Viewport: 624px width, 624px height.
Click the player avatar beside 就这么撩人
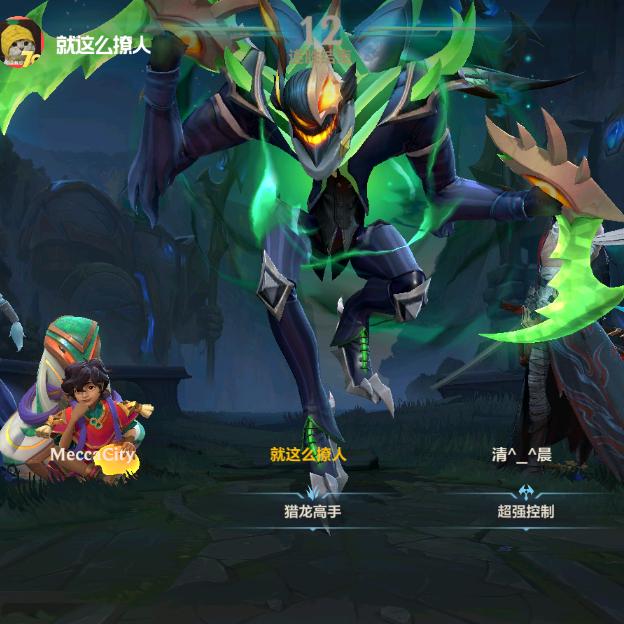(x=22, y=43)
